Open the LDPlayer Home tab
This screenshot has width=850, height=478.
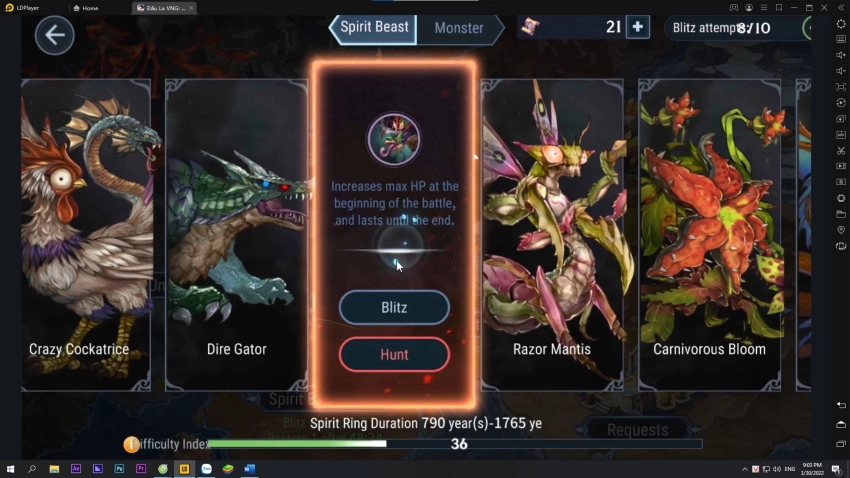pyautogui.click(x=90, y=7)
